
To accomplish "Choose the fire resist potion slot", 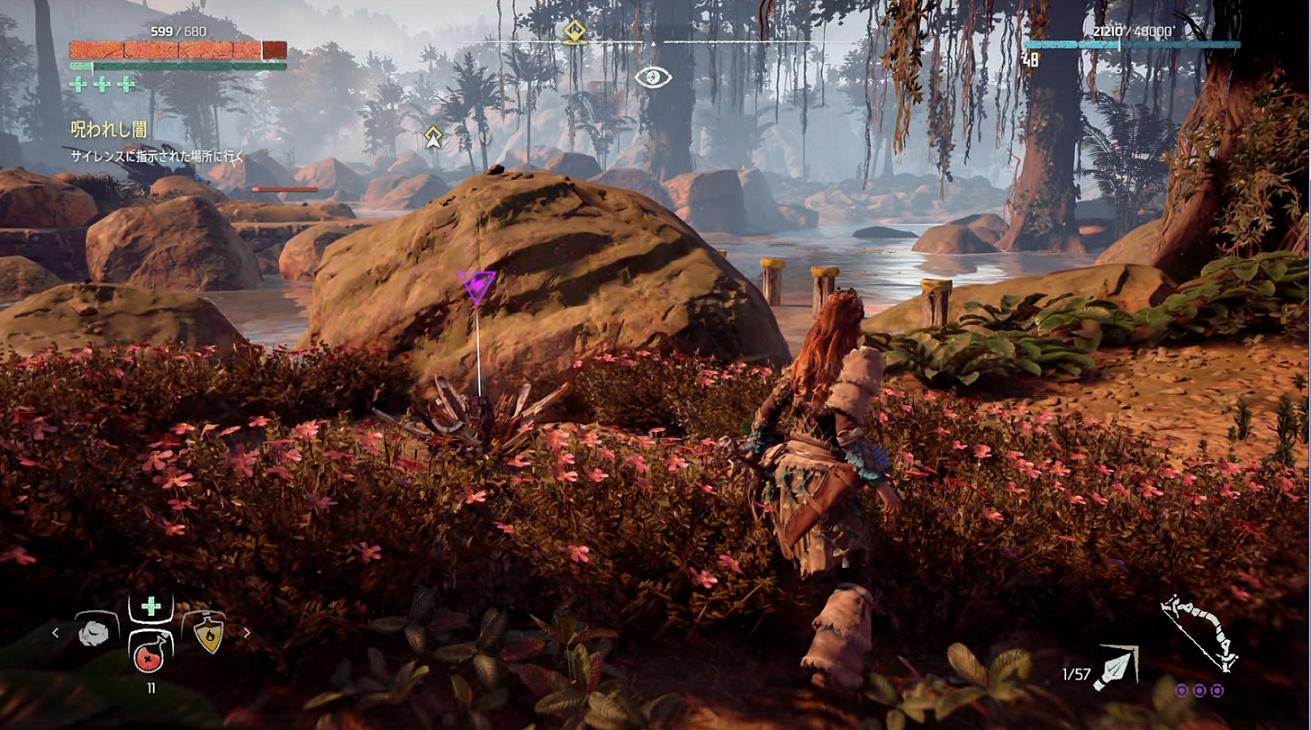I will pyautogui.click(x=208, y=632).
